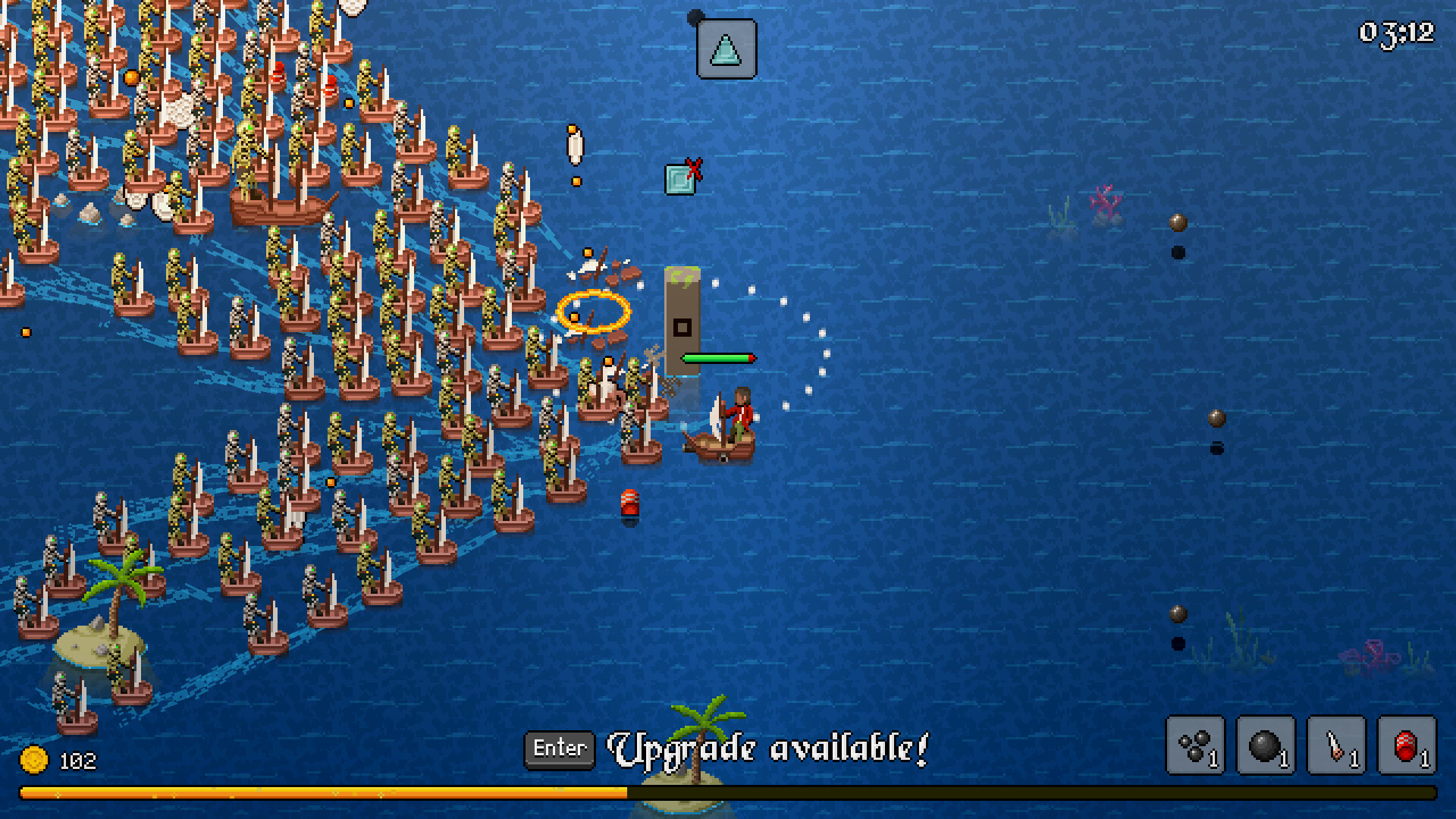Click the red buoy pickup near the captain
The height and width of the screenshot is (819, 1456).
tap(629, 502)
